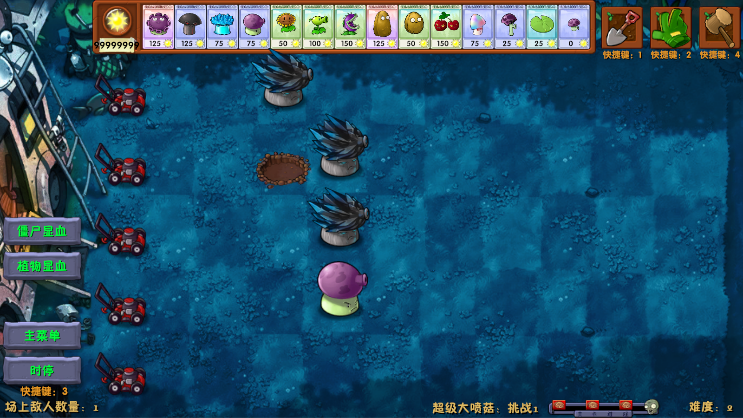This screenshot has width=743, height=418.
Task: Select the Sunflower seed packet
Action: [x=286, y=27]
